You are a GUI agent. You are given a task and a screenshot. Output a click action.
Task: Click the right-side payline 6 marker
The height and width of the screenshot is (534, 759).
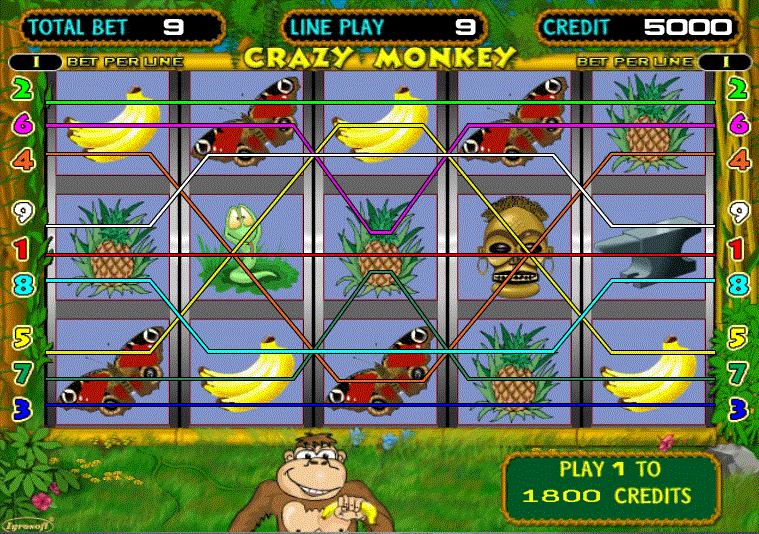pyautogui.click(x=738, y=125)
